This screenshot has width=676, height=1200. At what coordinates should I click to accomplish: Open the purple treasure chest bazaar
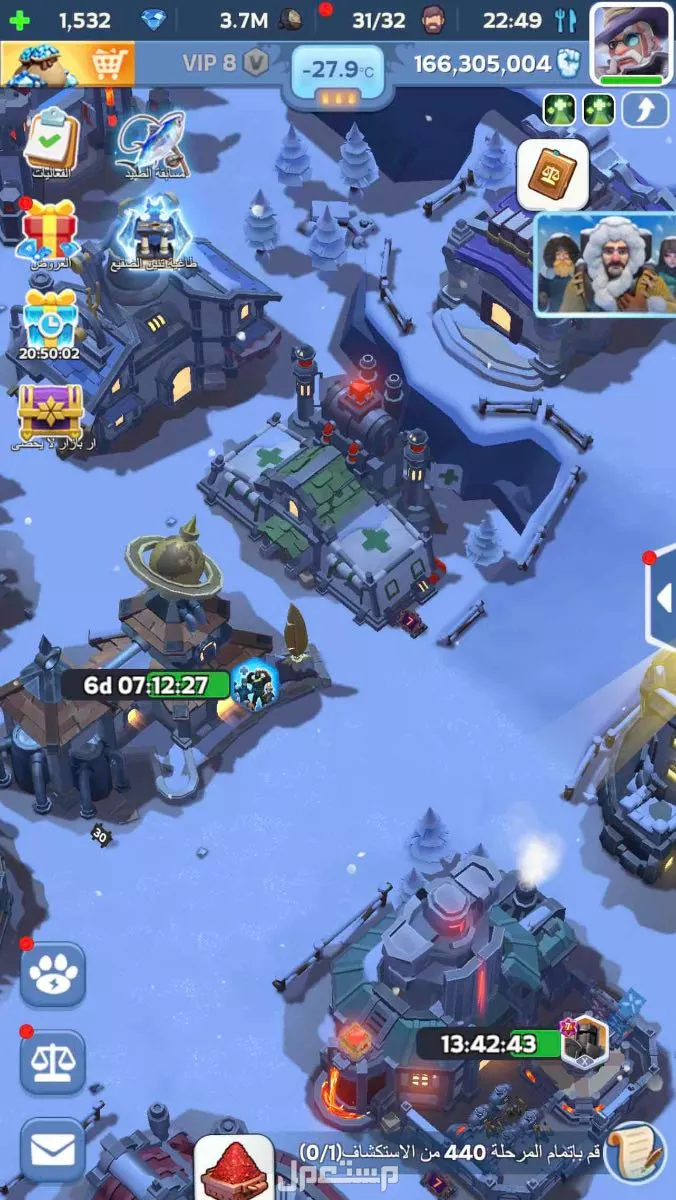[x=50, y=412]
